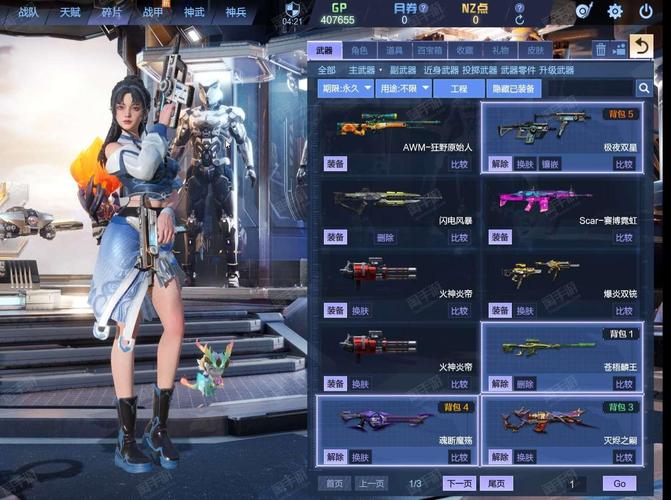Open the 用途:不限 usage dropdown

[x=400, y=89]
